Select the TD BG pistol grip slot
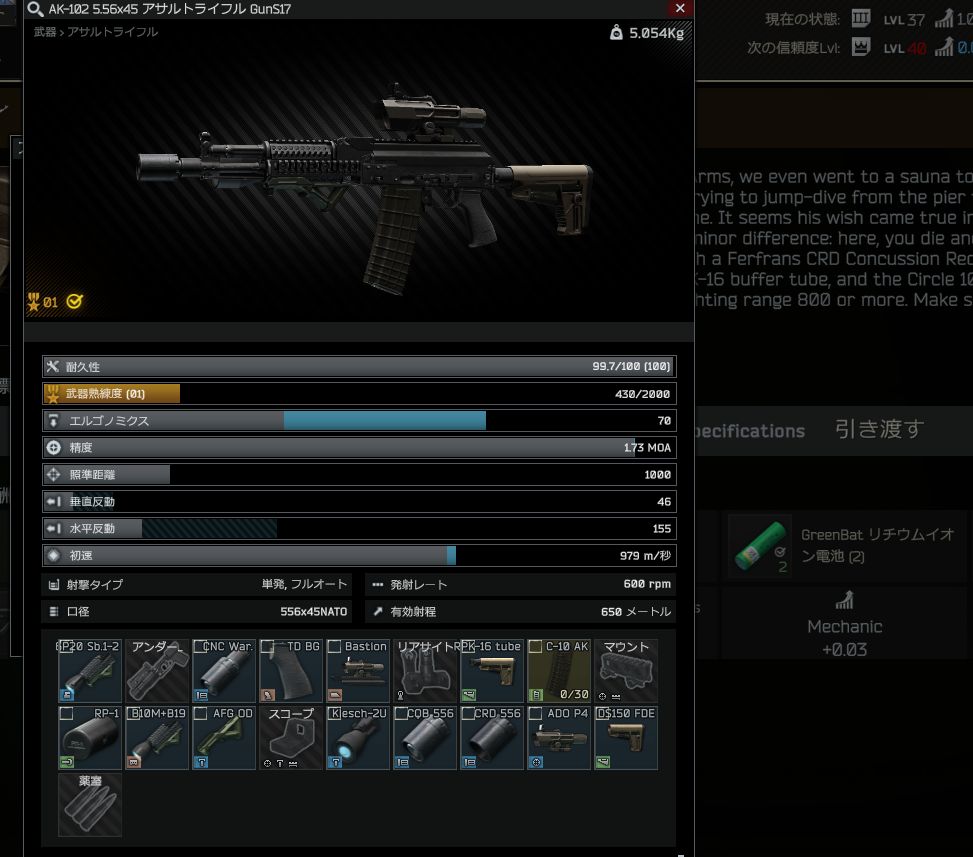Image resolution: width=973 pixels, height=857 pixels. click(x=291, y=671)
